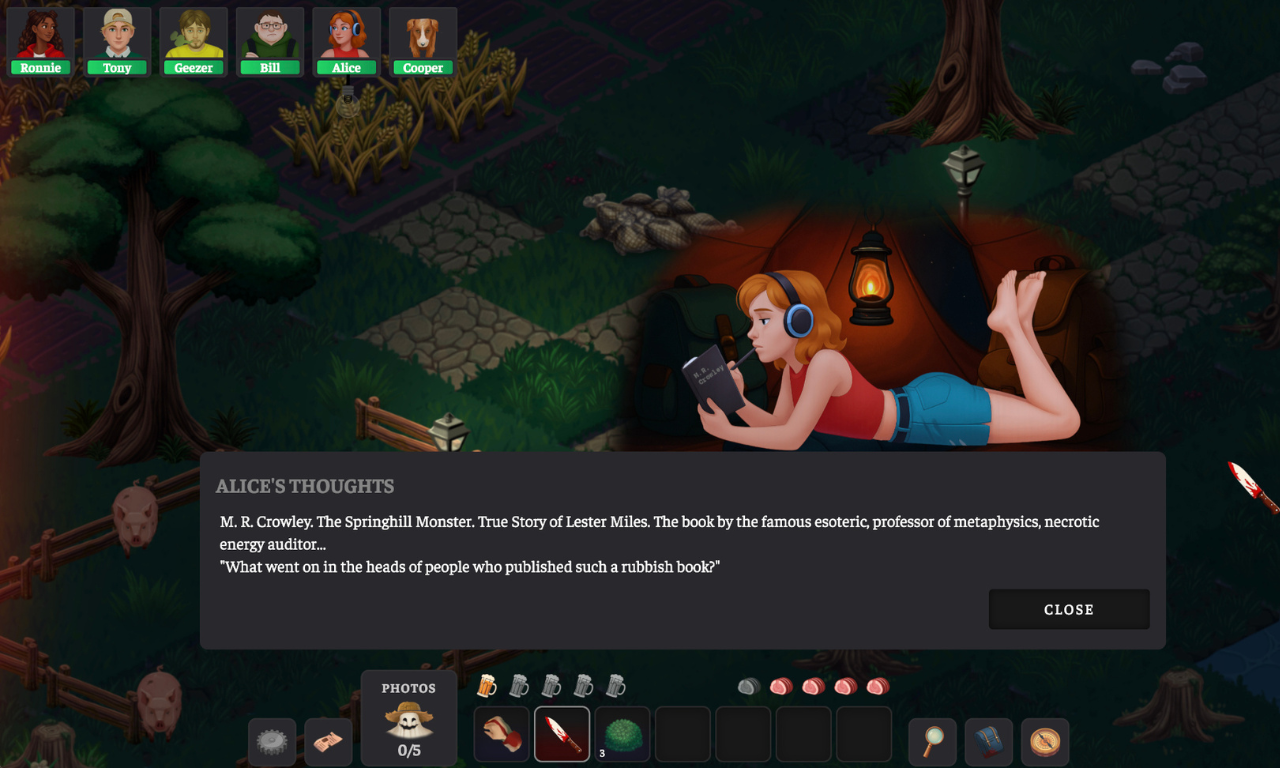Viewport: 1280px width, 768px height.
Task: Select the green bush item slot
Action: point(622,735)
